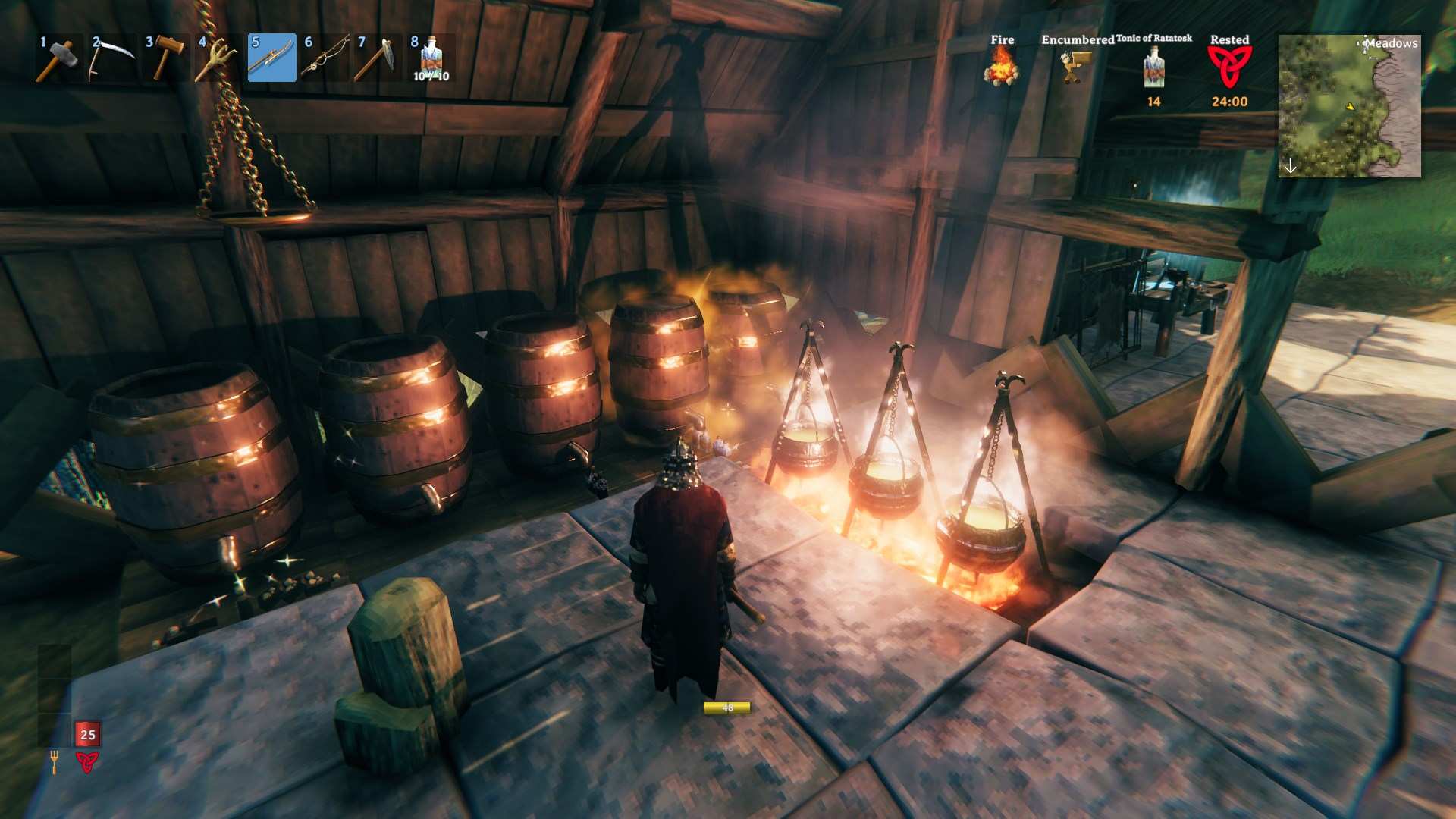Click the red Rested status icon

(x=1229, y=67)
